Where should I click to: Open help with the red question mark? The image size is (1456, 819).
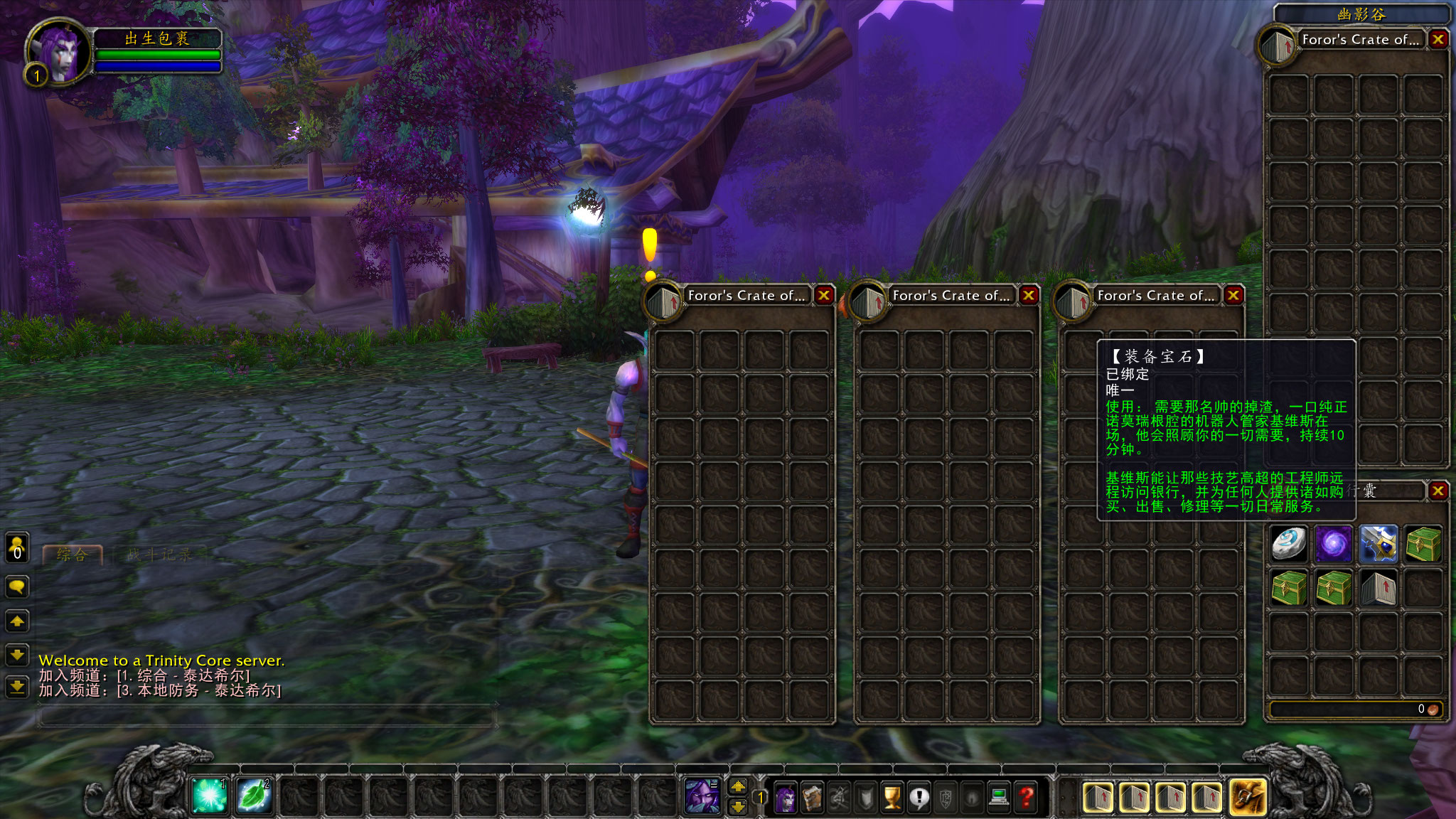pos(1026,798)
